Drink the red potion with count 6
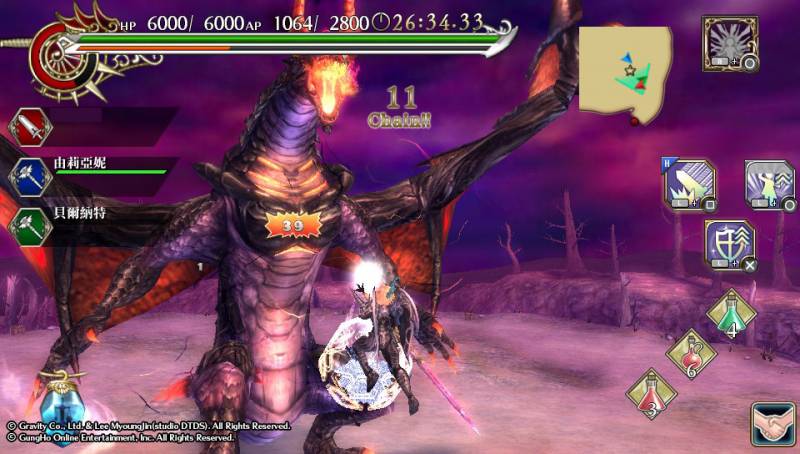This screenshot has width=800, height=454. [x=690, y=353]
